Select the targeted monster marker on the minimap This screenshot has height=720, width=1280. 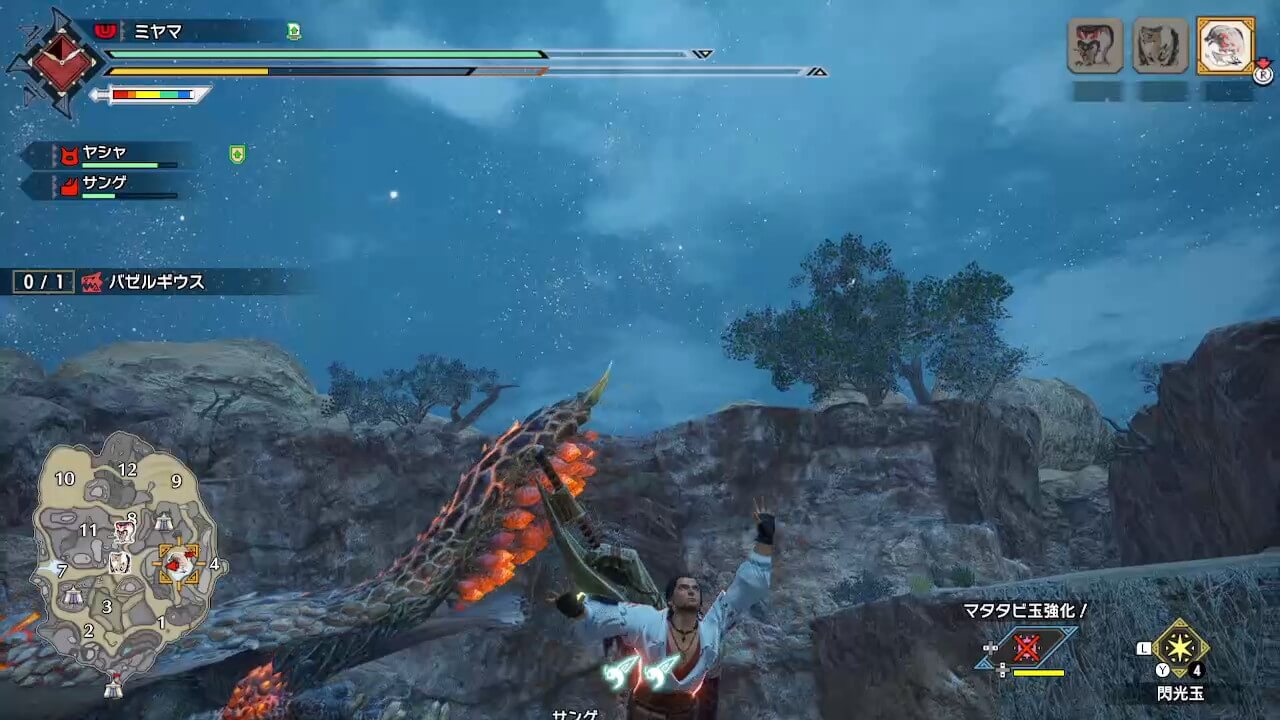(x=180, y=566)
